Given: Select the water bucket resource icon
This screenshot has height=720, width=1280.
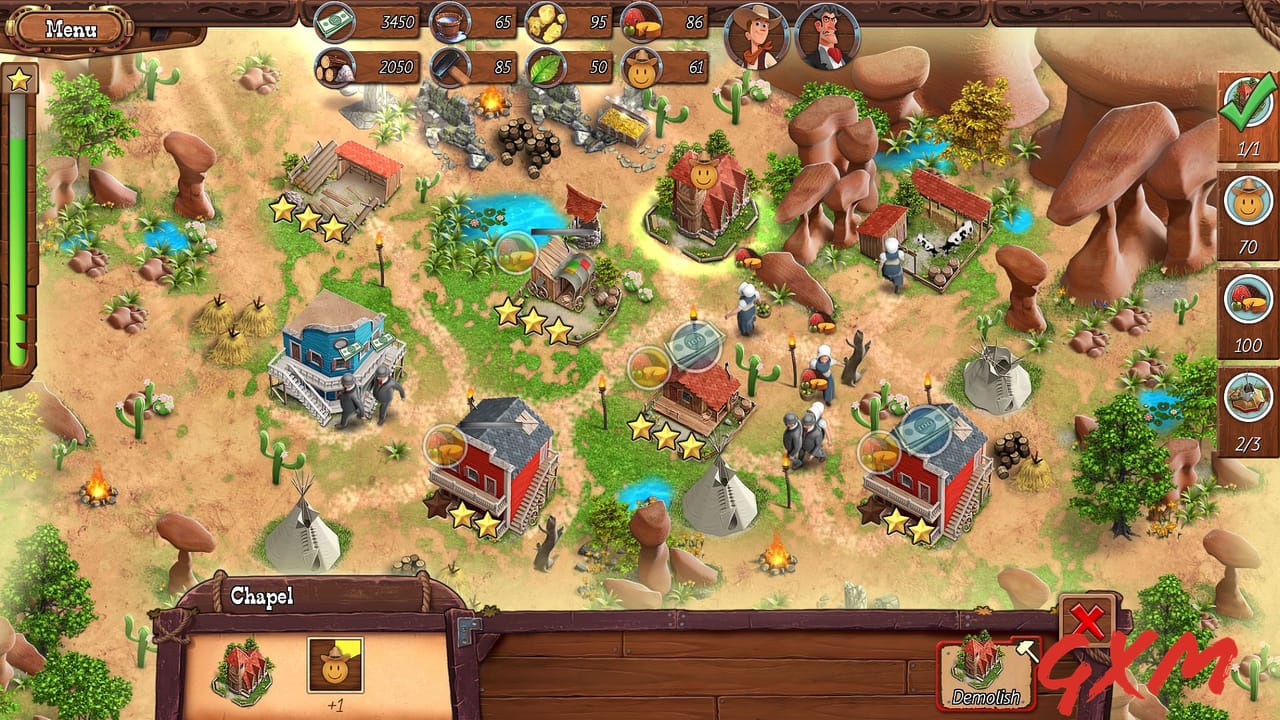Looking at the screenshot, I should pos(451,21).
